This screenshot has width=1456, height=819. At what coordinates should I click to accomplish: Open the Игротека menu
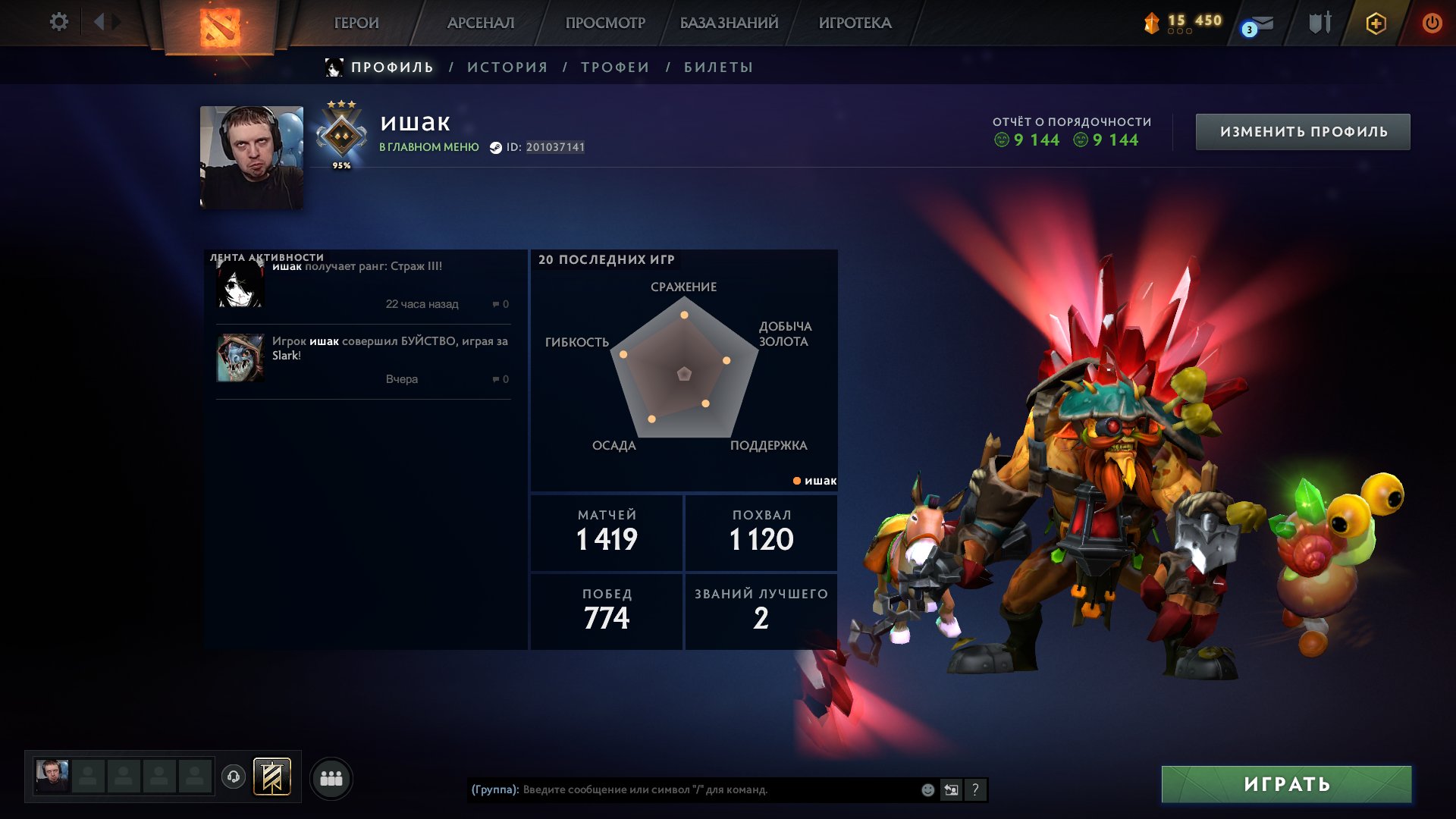(855, 23)
